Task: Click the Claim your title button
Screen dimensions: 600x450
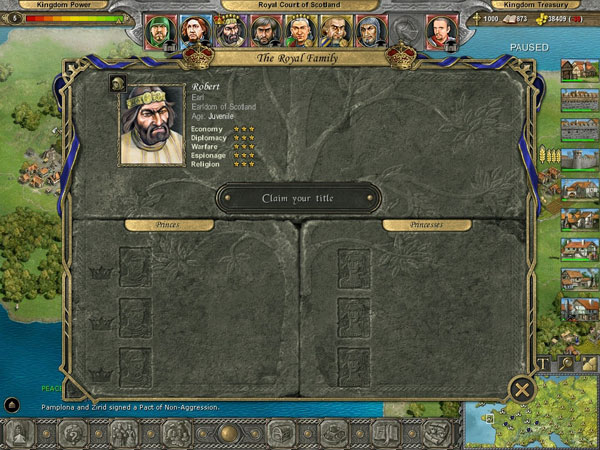Action: pyautogui.click(x=298, y=198)
